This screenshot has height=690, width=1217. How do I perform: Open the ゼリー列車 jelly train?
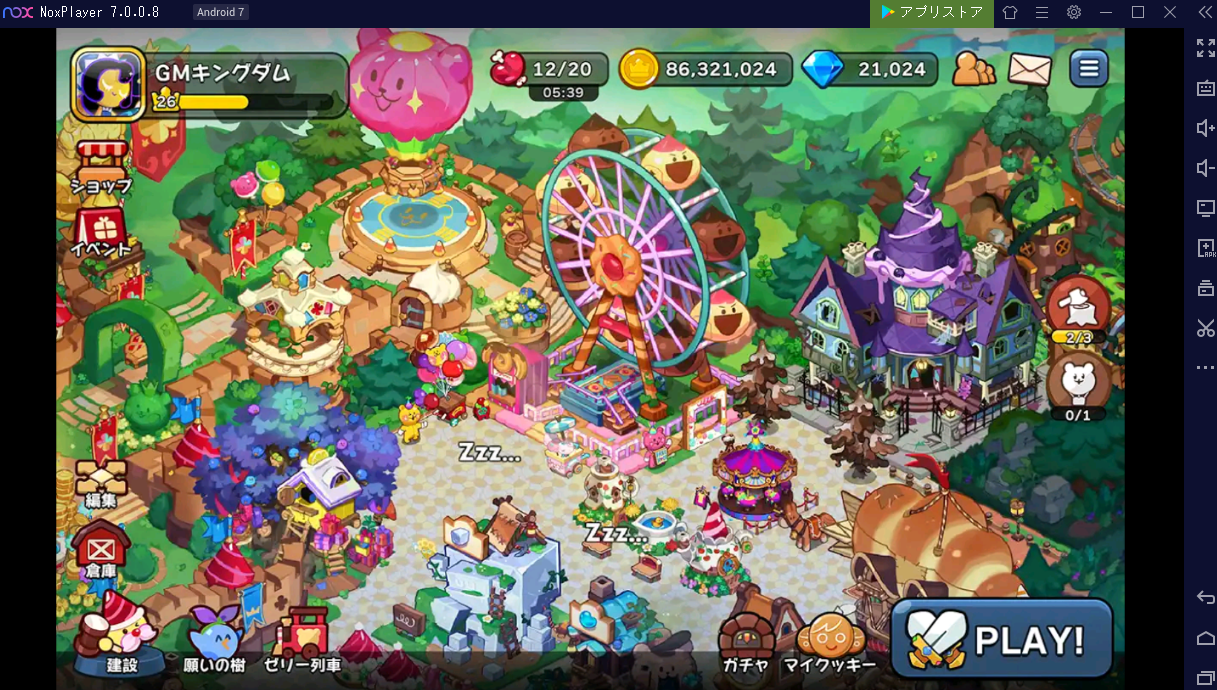click(302, 638)
